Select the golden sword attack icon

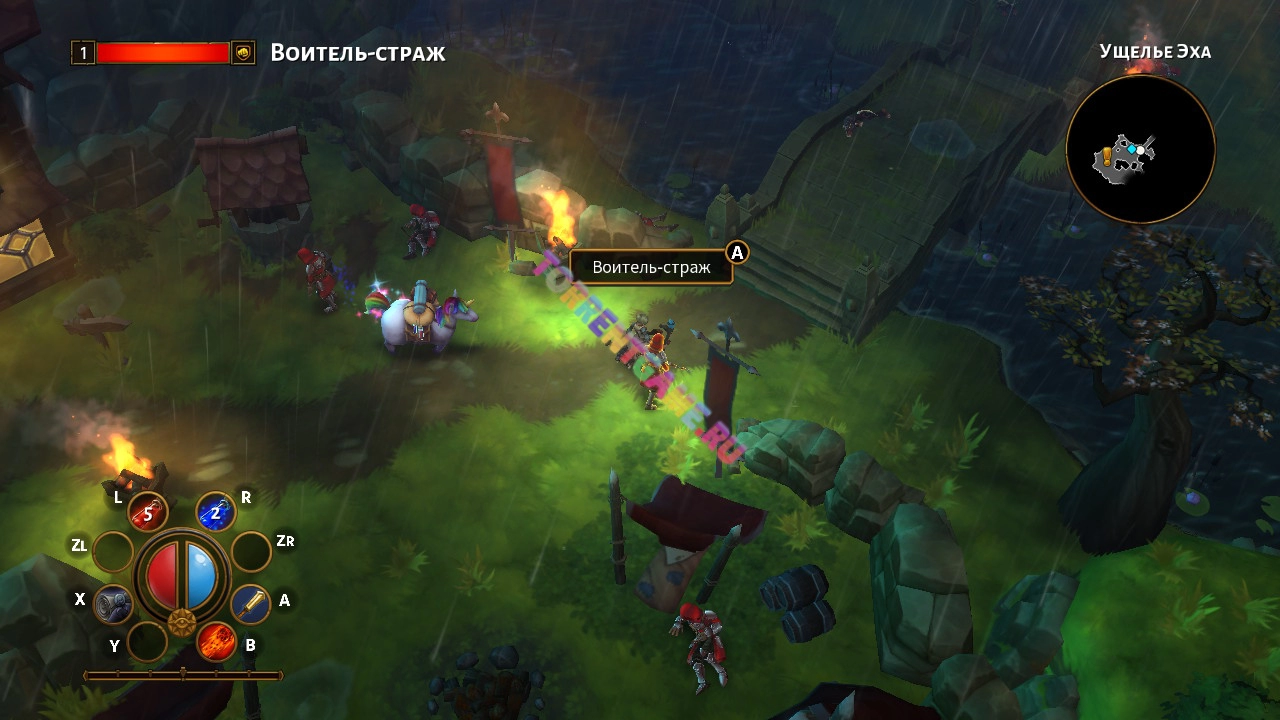(x=250, y=604)
